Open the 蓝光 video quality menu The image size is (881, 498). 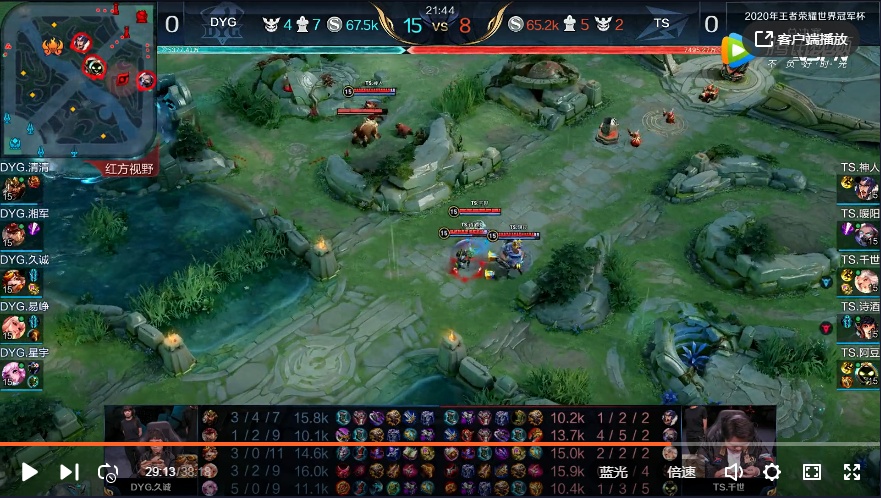point(614,472)
